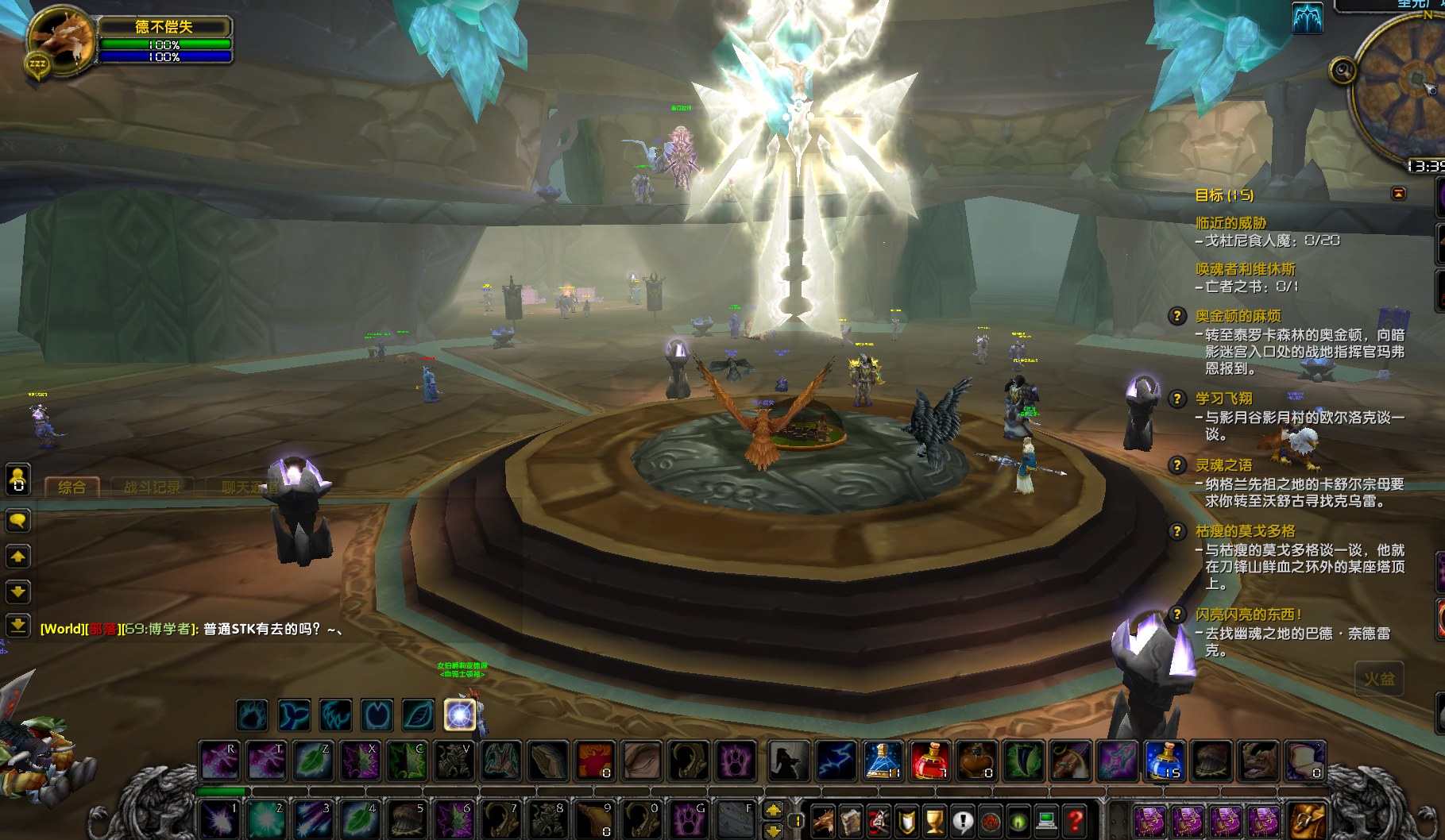Open the chat speech bubble menu
Screen dimensions: 1445x840
17,521
